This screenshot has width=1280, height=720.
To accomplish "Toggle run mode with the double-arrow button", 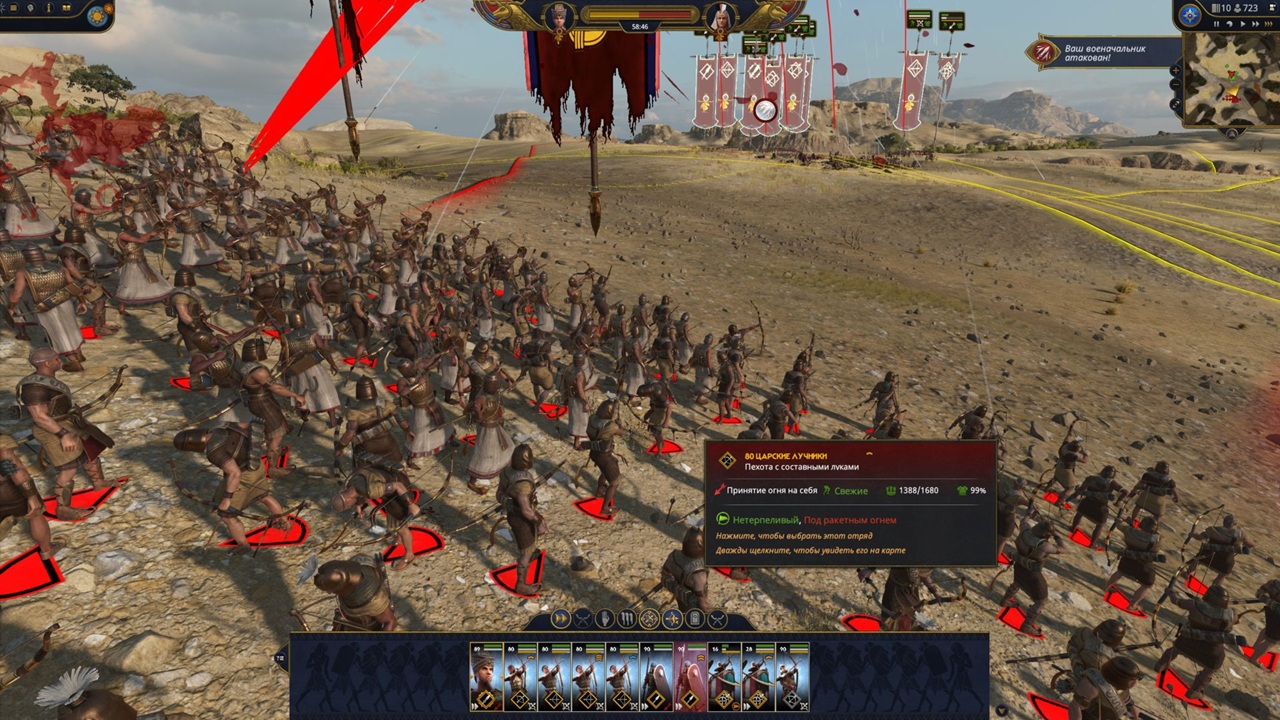I will (x=561, y=619).
